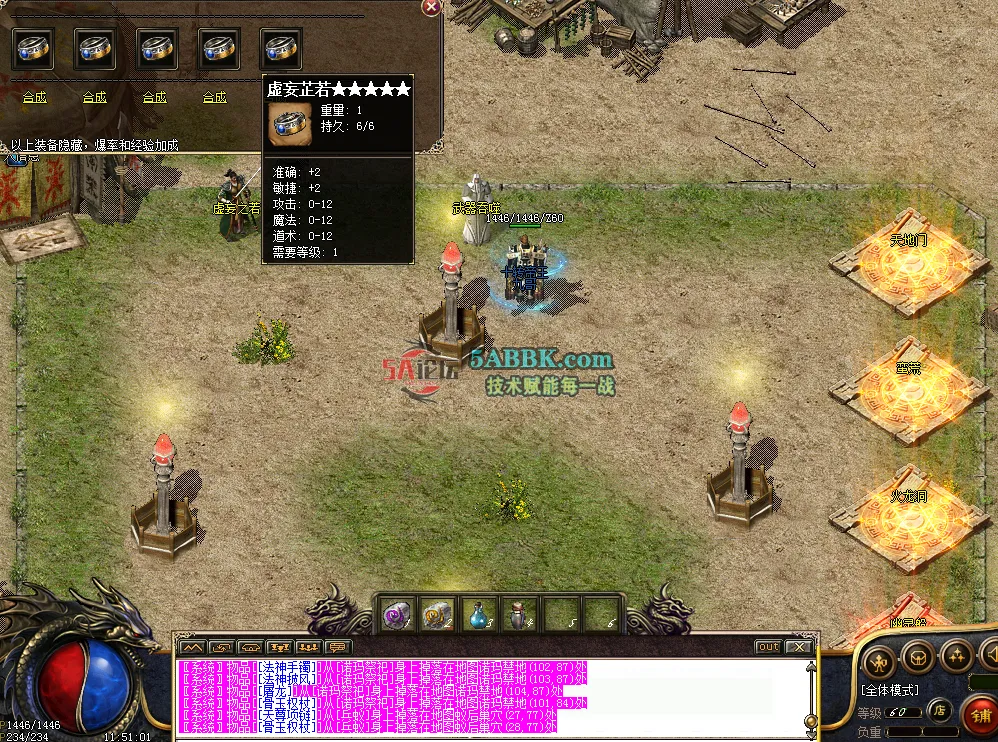998x742 pixels.
Task: Select the purple scroll in hotbar slot 1
Action: (x=396, y=612)
